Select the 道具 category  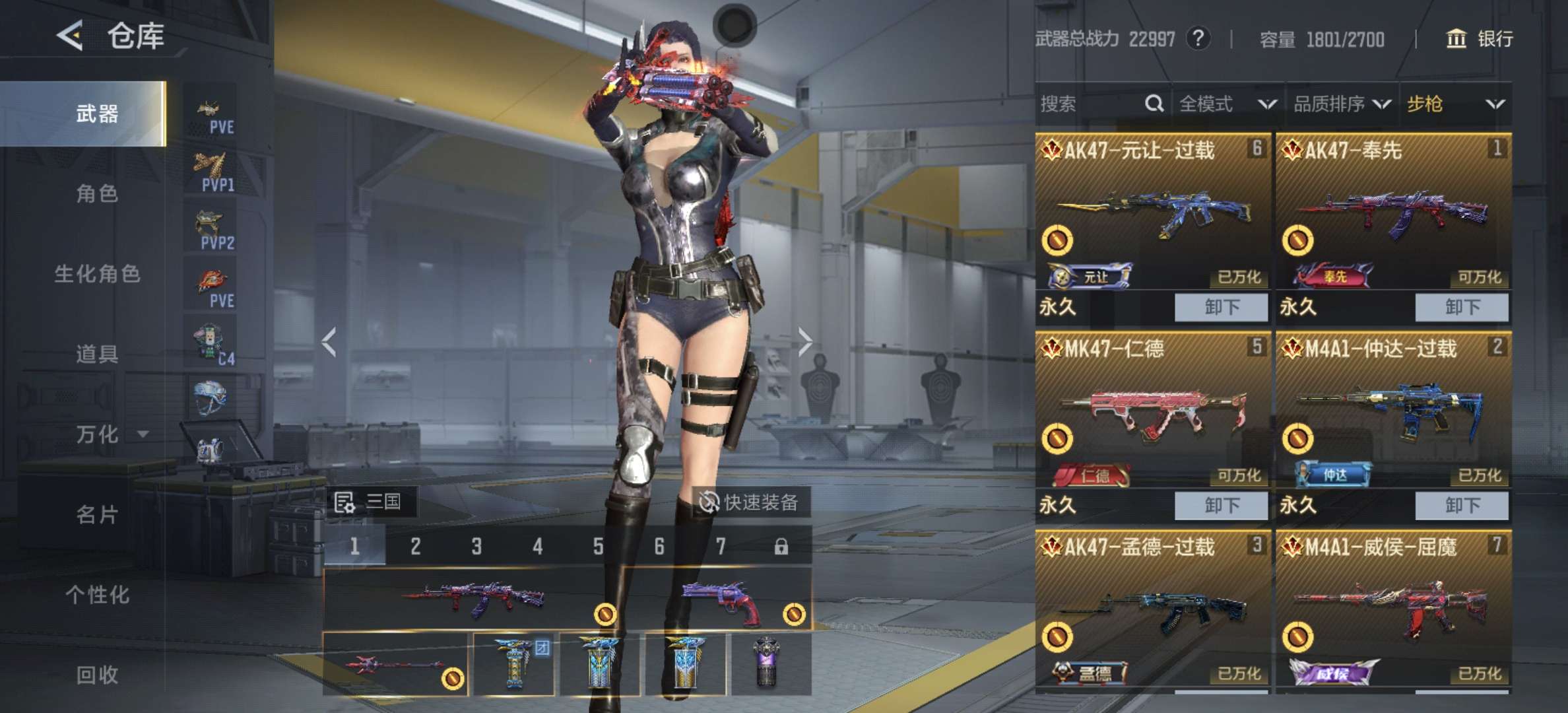[97, 355]
